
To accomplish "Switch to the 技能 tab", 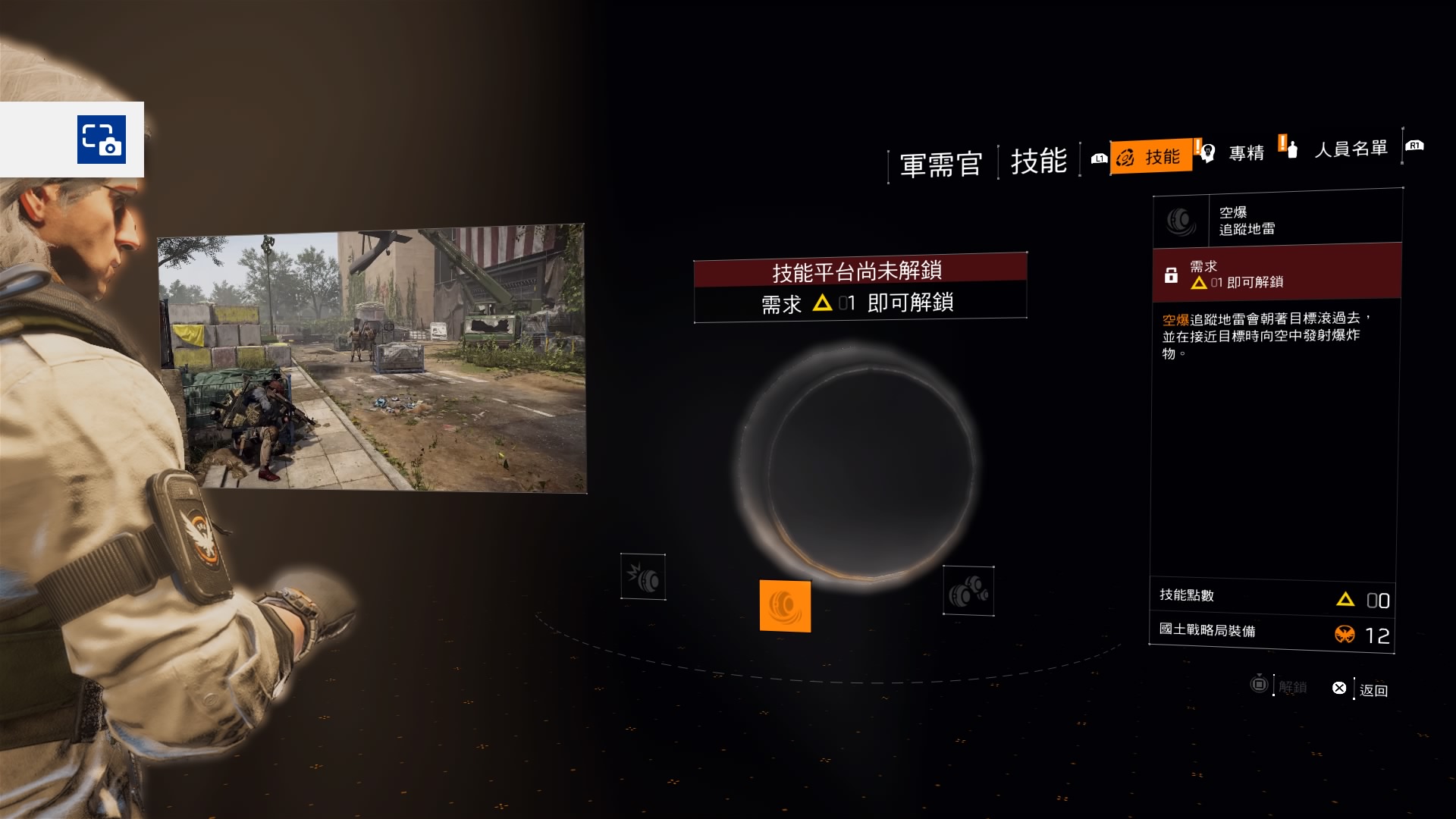I will (x=1150, y=157).
